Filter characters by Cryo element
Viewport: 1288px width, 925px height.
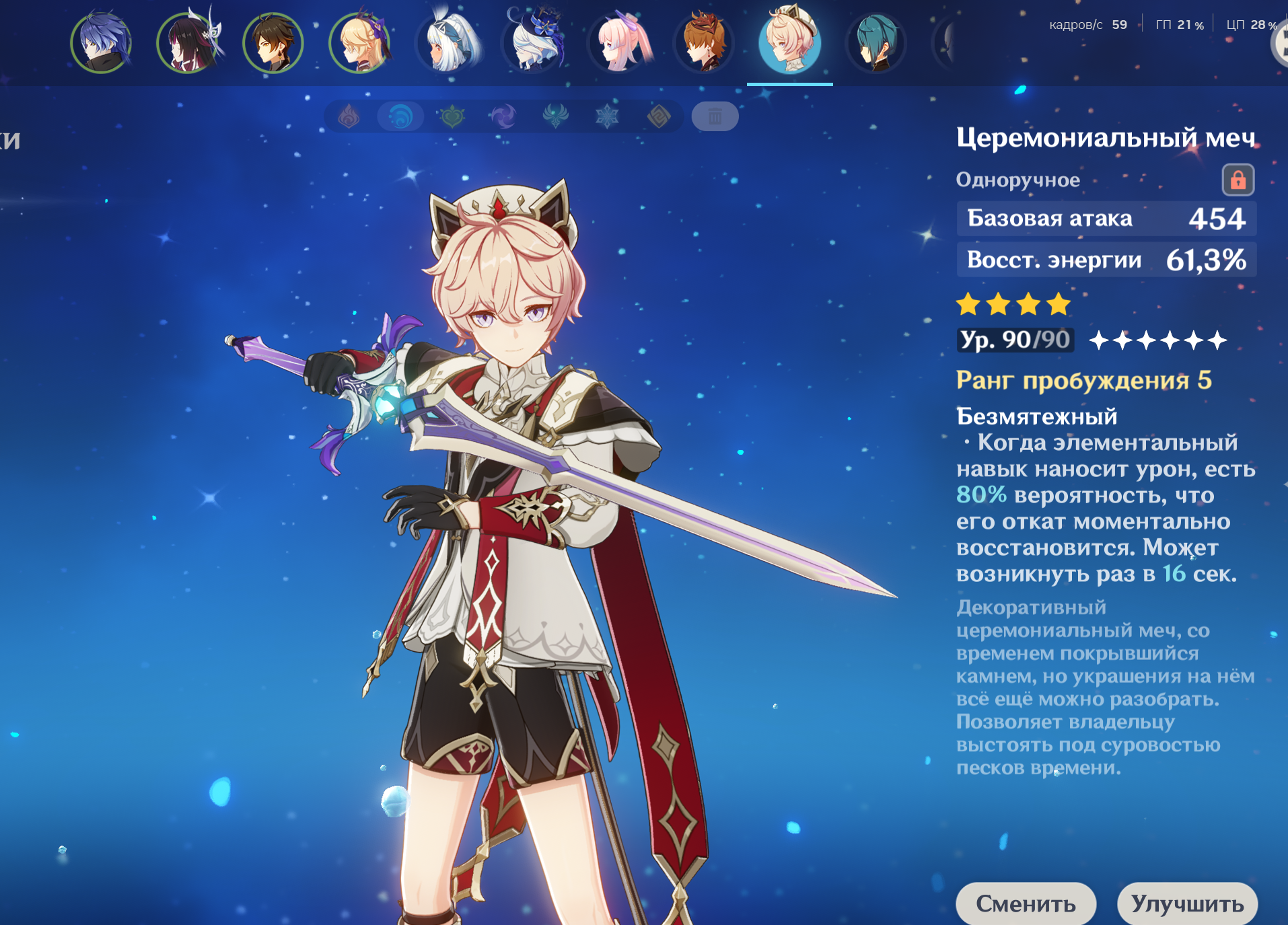point(607,117)
